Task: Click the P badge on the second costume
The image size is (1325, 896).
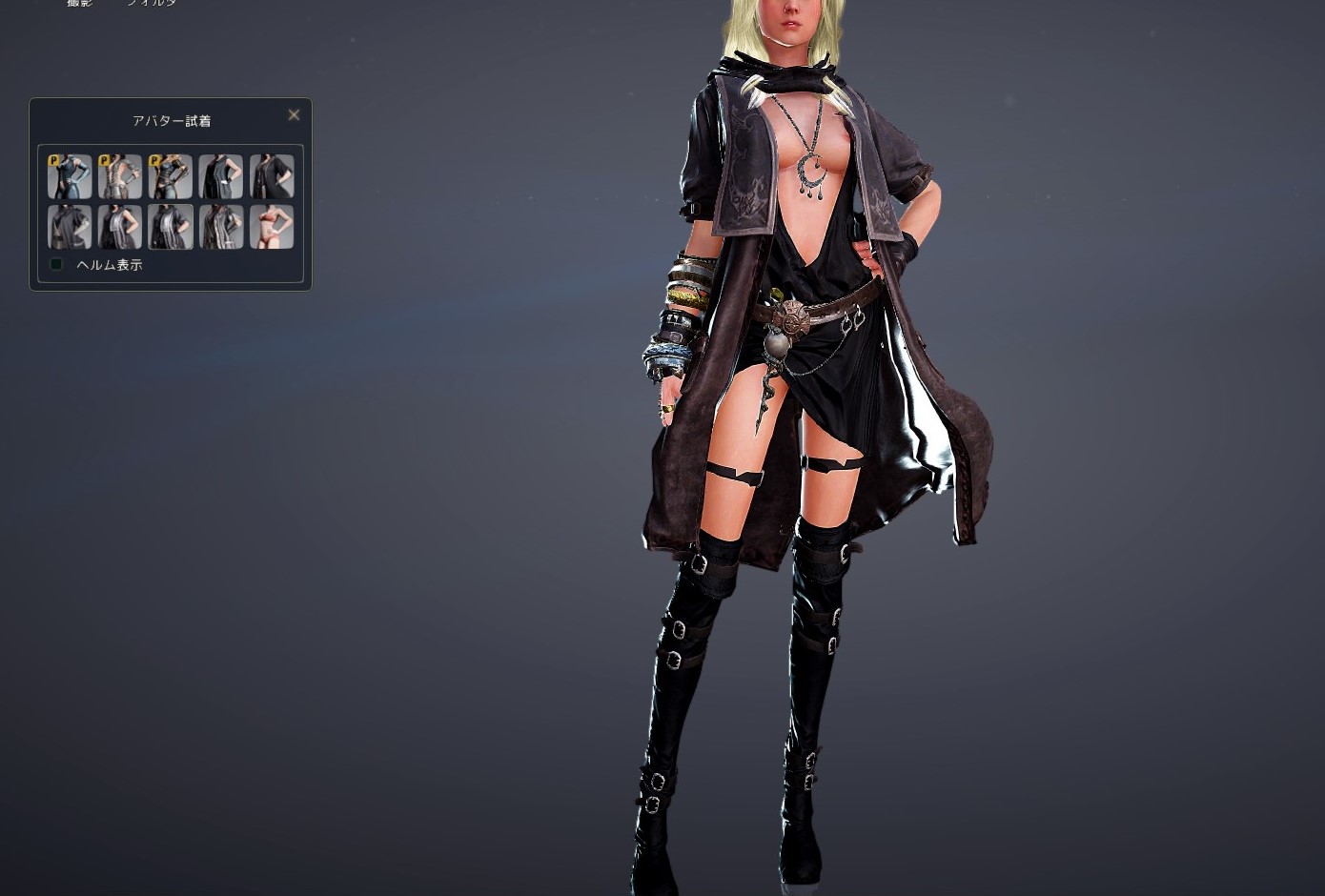Action: (x=105, y=160)
